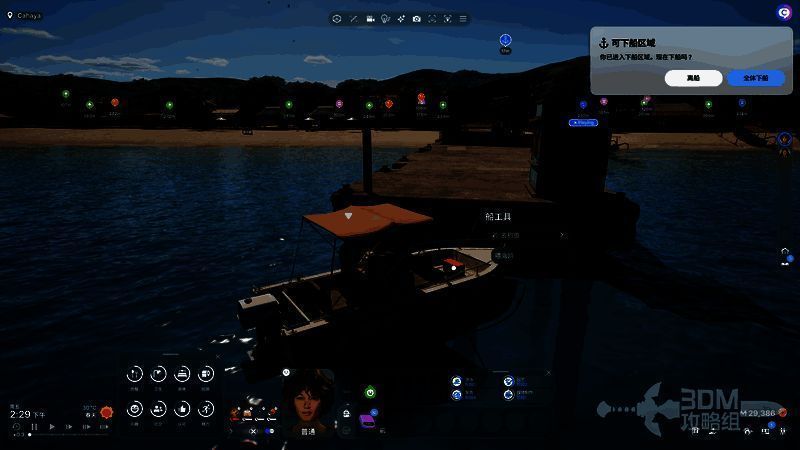The width and height of the screenshot is (800, 450).
Task: Pause the game time
Action: [35, 427]
